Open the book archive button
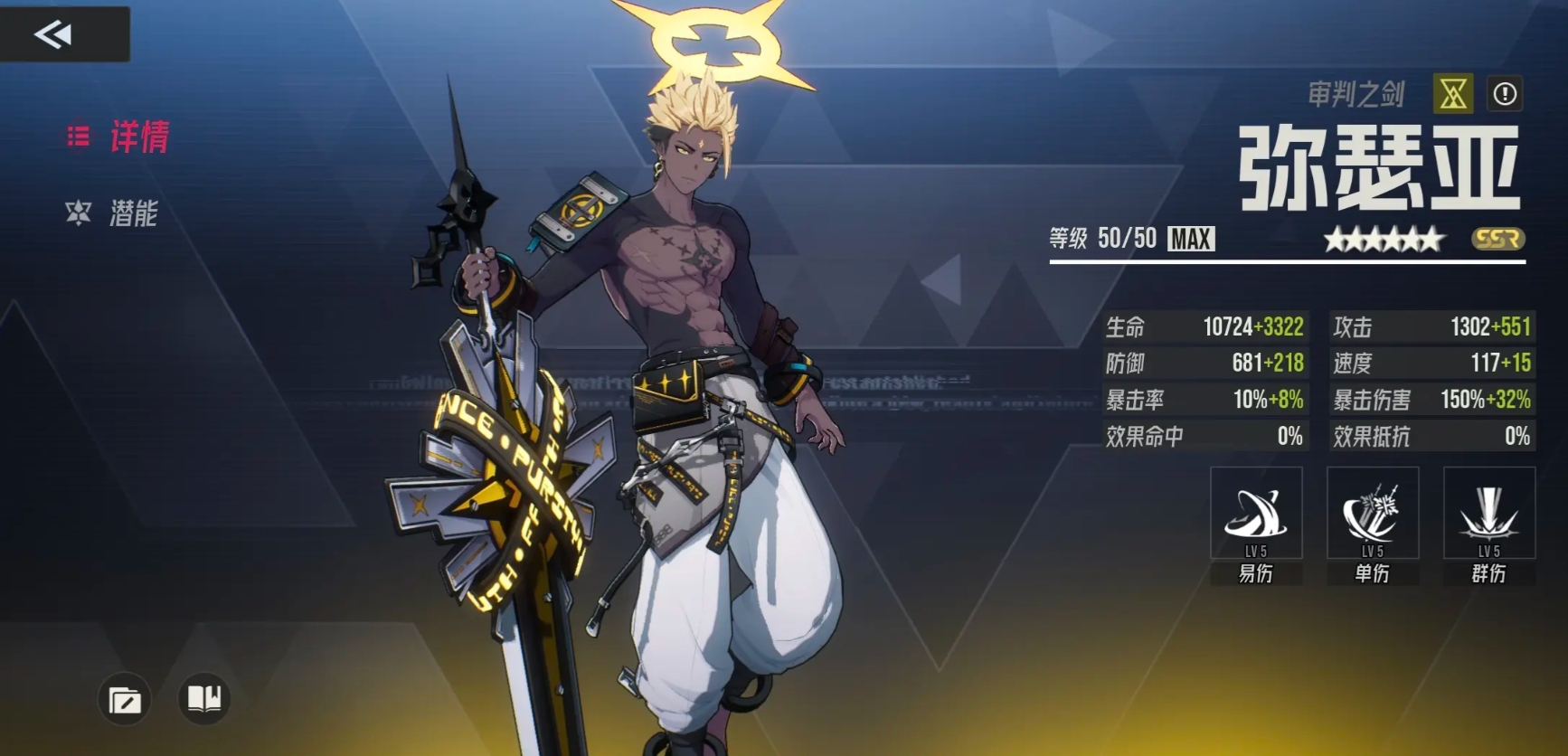The height and width of the screenshot is (756, 1568). click(x=203, y=698)
